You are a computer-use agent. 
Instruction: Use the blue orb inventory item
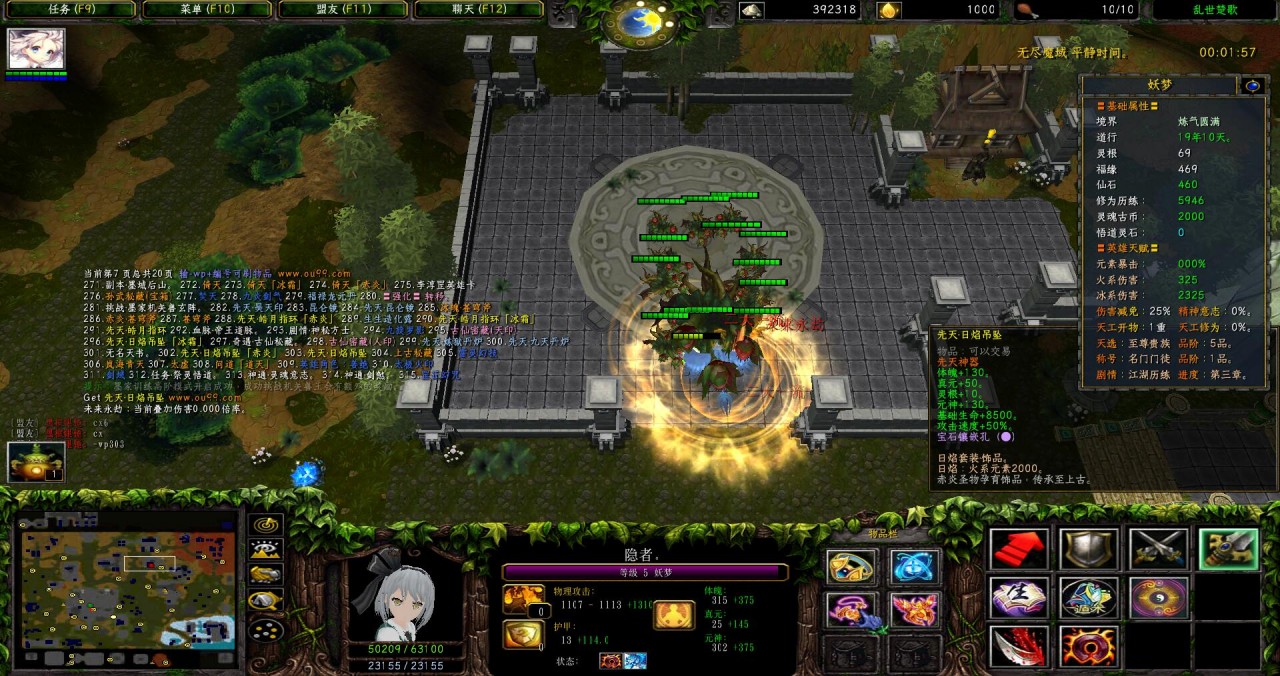coord(915,568)
